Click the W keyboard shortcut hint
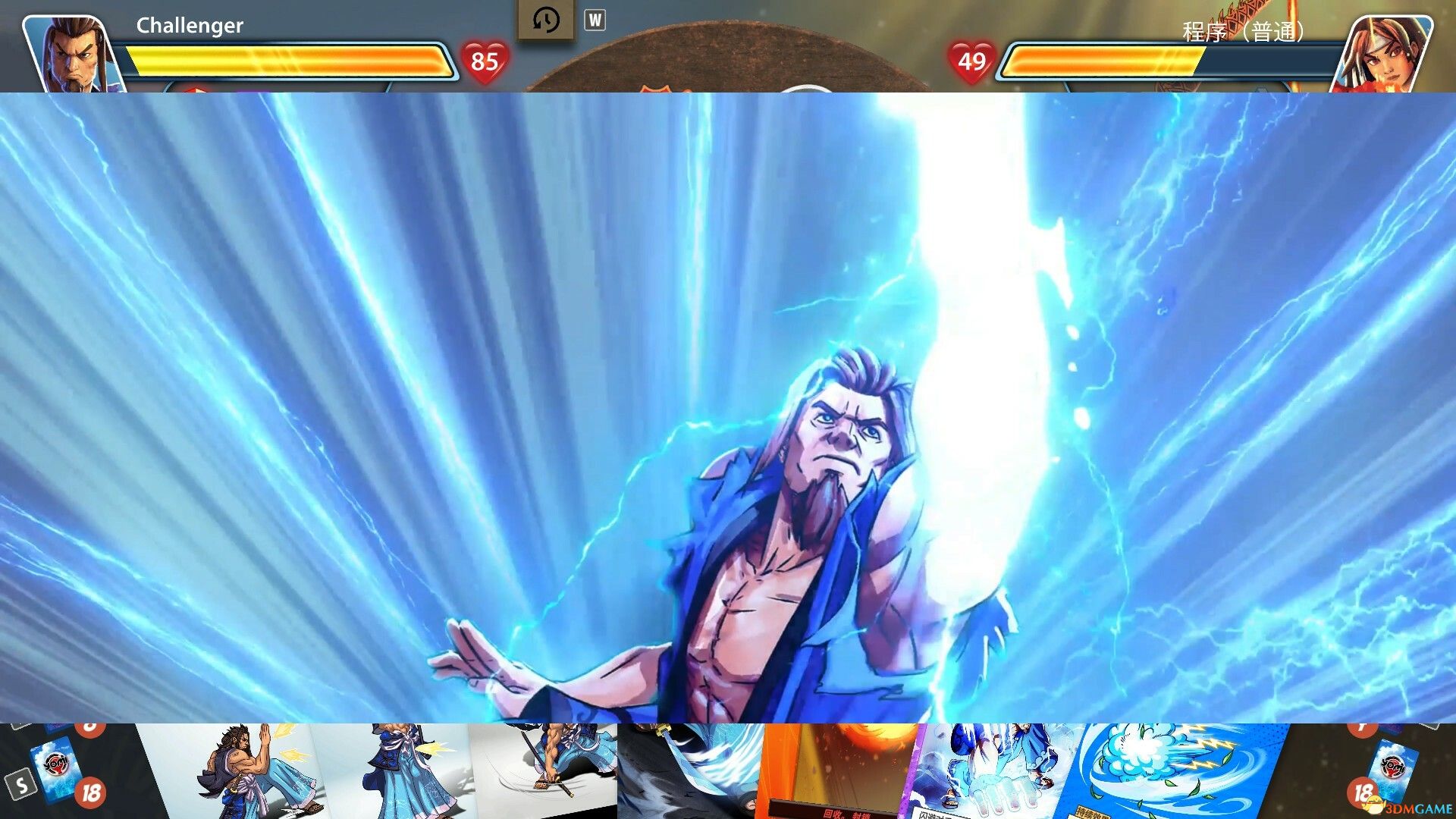This screenshot has width=1456, height=819. [594, 19]
